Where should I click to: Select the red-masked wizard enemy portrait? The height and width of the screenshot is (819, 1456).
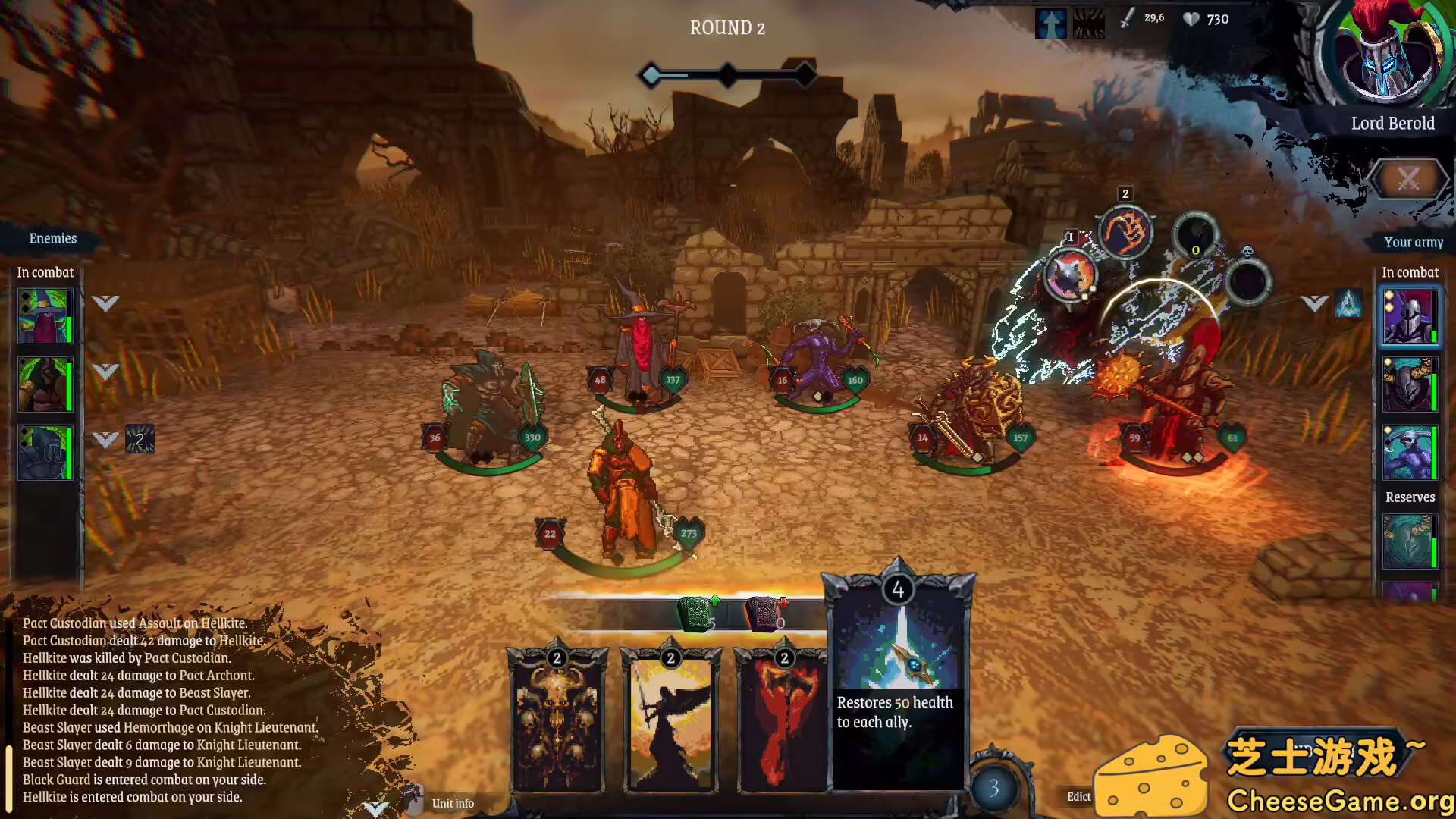45,315
